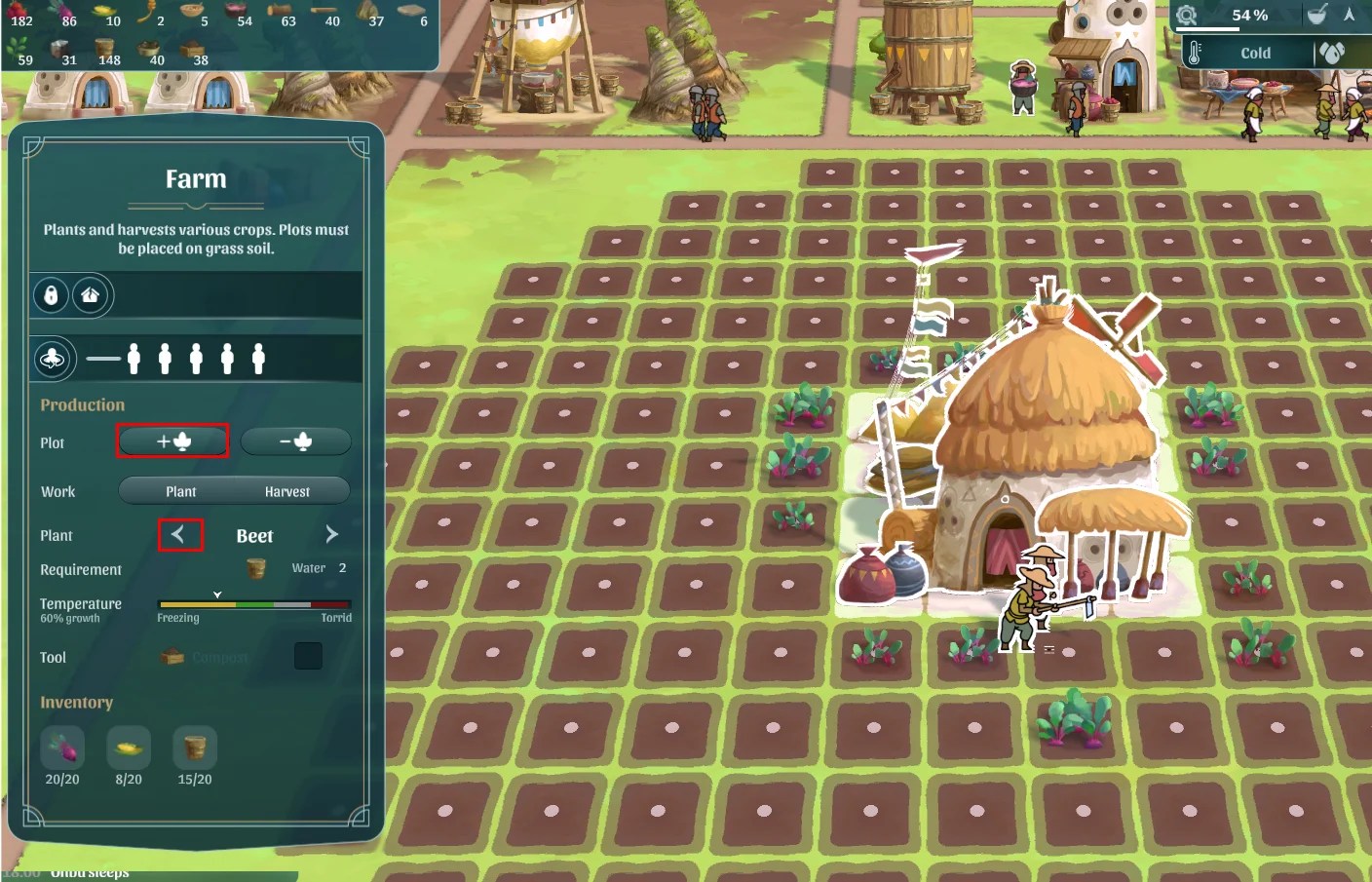Select the beet inventory item showing 20/20
Image resolution: width=1372 pixels, height=882 pixels.
click(x=62, y=746)
